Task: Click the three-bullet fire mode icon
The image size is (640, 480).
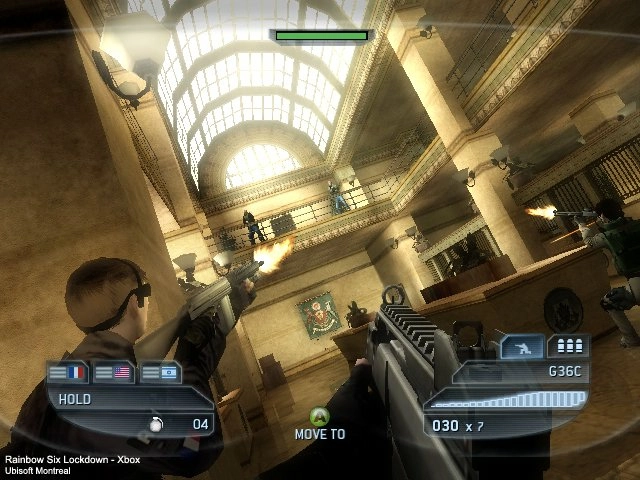Action: 569,346
